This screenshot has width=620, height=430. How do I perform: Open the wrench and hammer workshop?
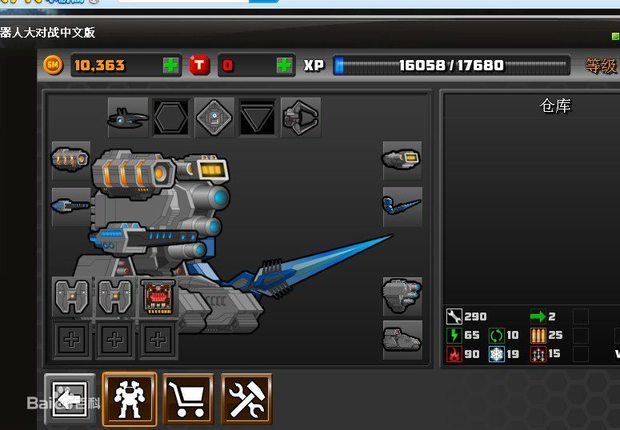pos(246,400)
